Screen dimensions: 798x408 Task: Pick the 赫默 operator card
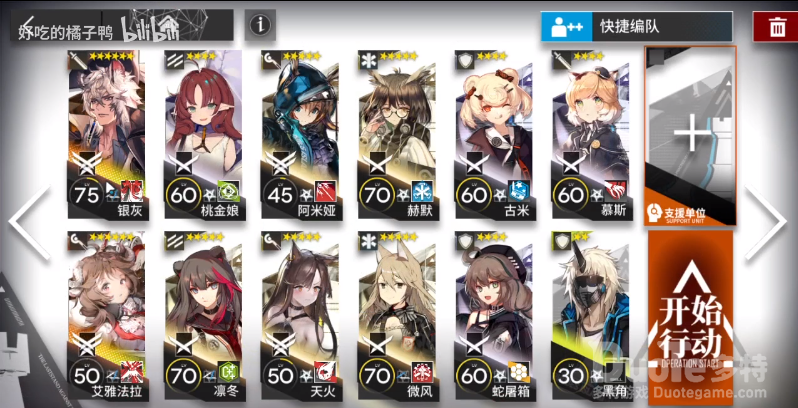tap(396, 130)
